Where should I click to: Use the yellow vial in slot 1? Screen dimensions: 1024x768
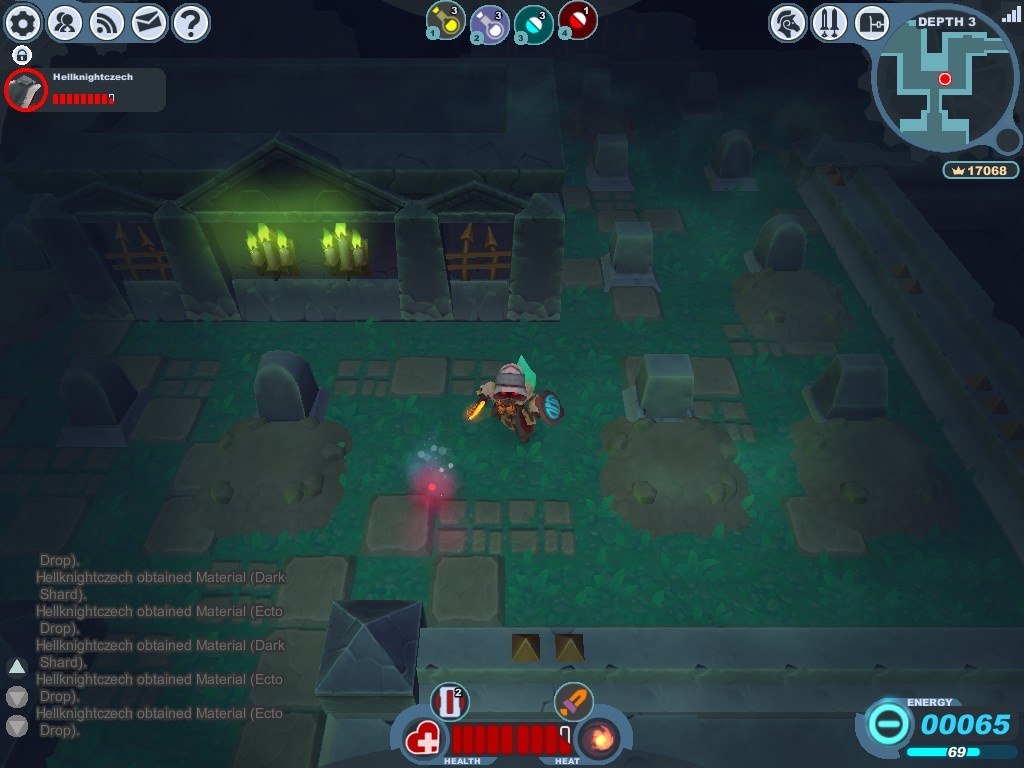point(446,21)
